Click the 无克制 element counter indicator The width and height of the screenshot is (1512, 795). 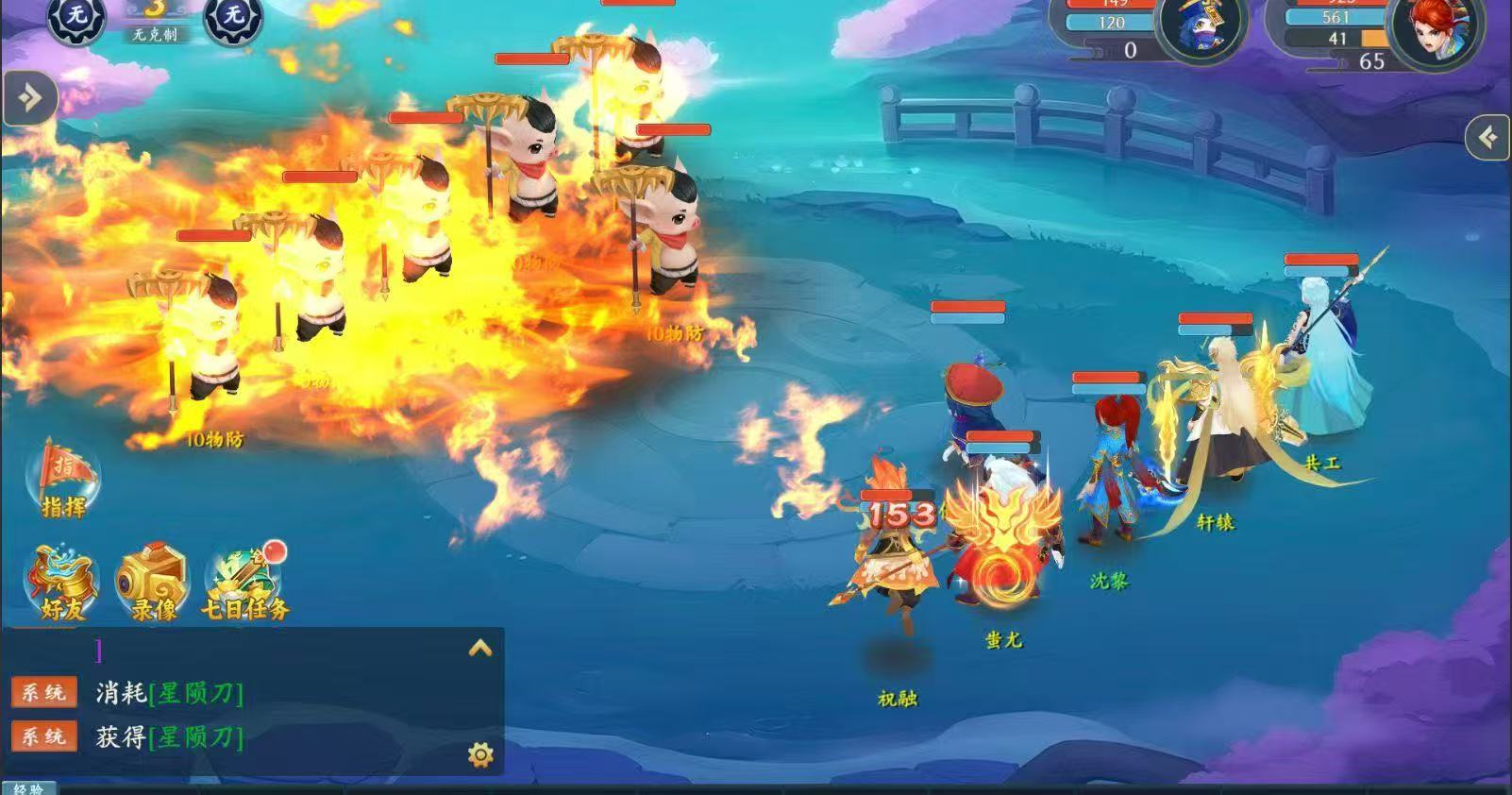coord(155,23)
